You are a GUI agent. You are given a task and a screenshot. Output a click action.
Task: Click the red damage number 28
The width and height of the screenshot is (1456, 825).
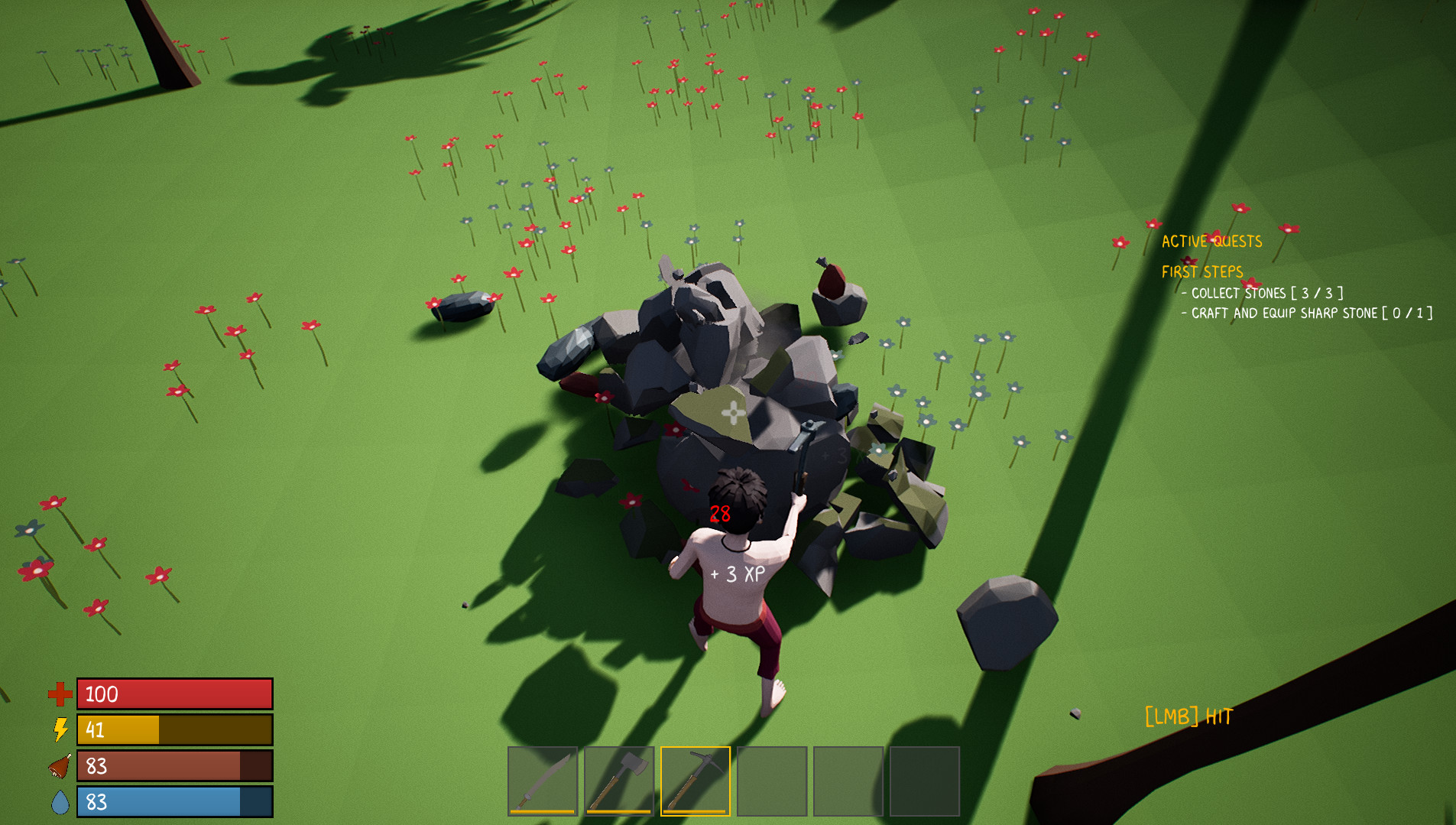[x=719, y=515]
